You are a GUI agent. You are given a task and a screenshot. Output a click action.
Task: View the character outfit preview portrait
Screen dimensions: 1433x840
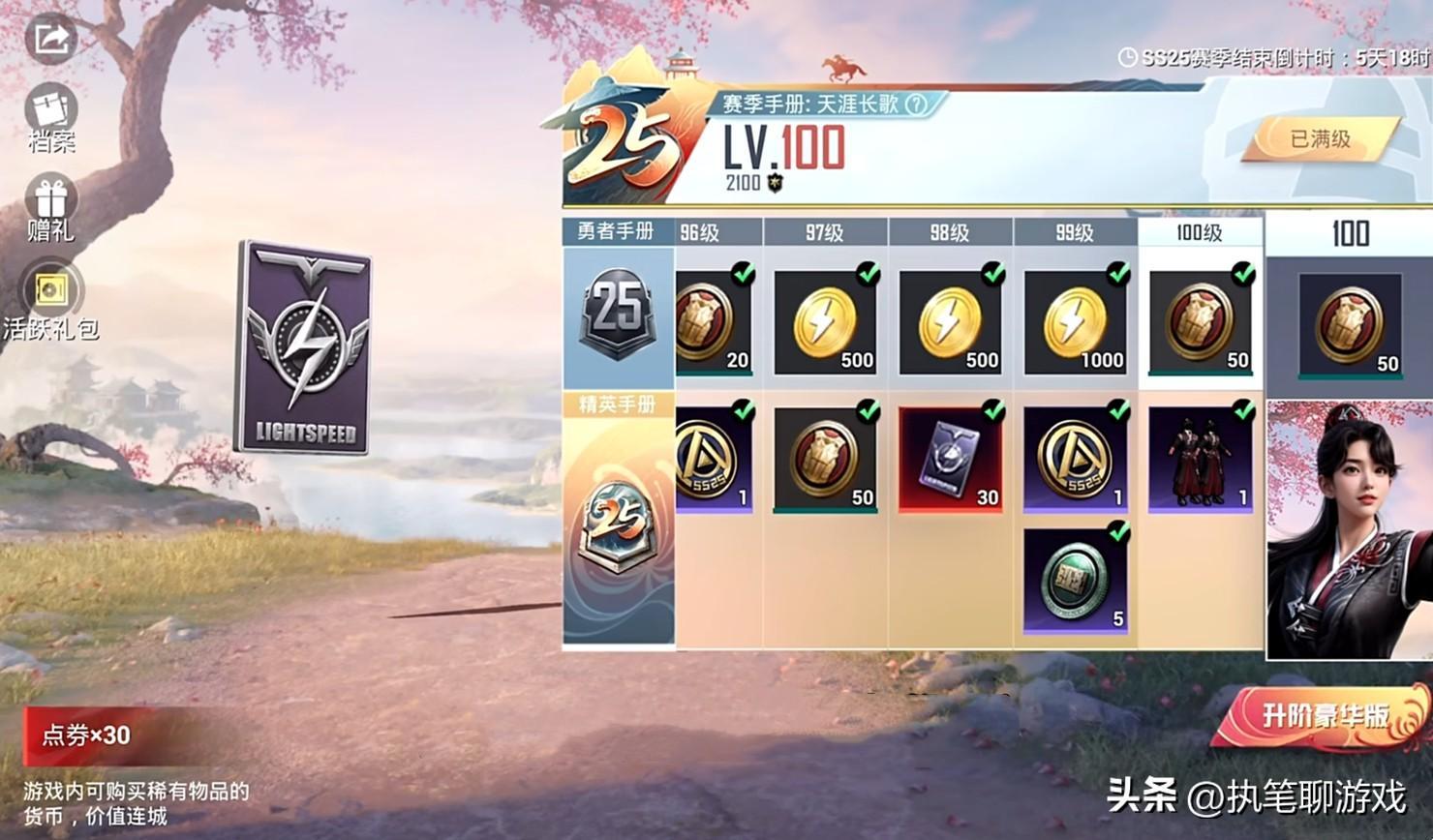point(1349,530)
